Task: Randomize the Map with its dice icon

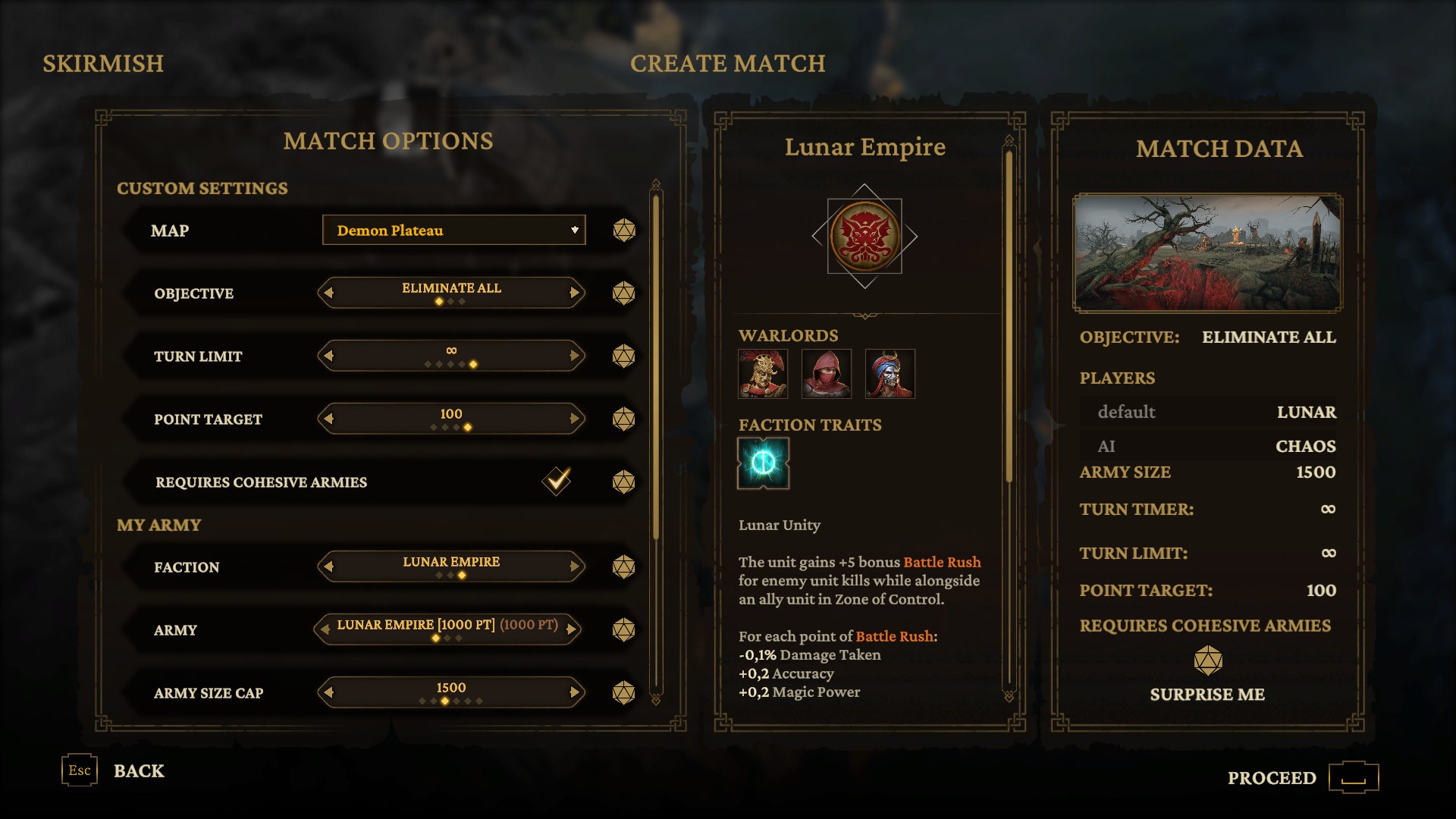Action: tap(624, 231)
